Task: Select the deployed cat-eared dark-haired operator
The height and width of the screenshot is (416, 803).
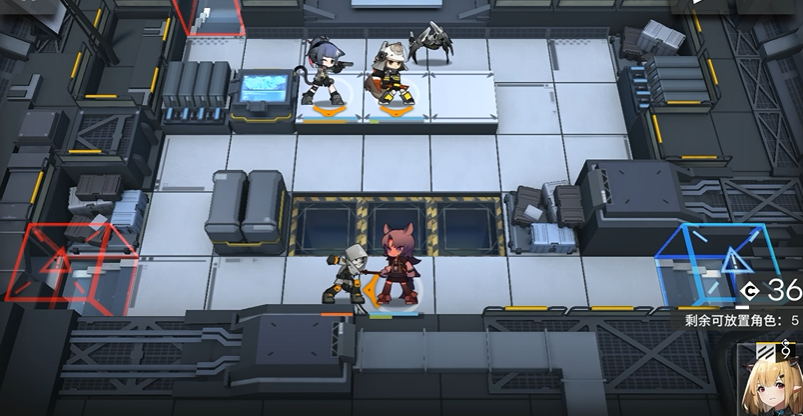Action: pyautogui.click(x=324, y=71)
